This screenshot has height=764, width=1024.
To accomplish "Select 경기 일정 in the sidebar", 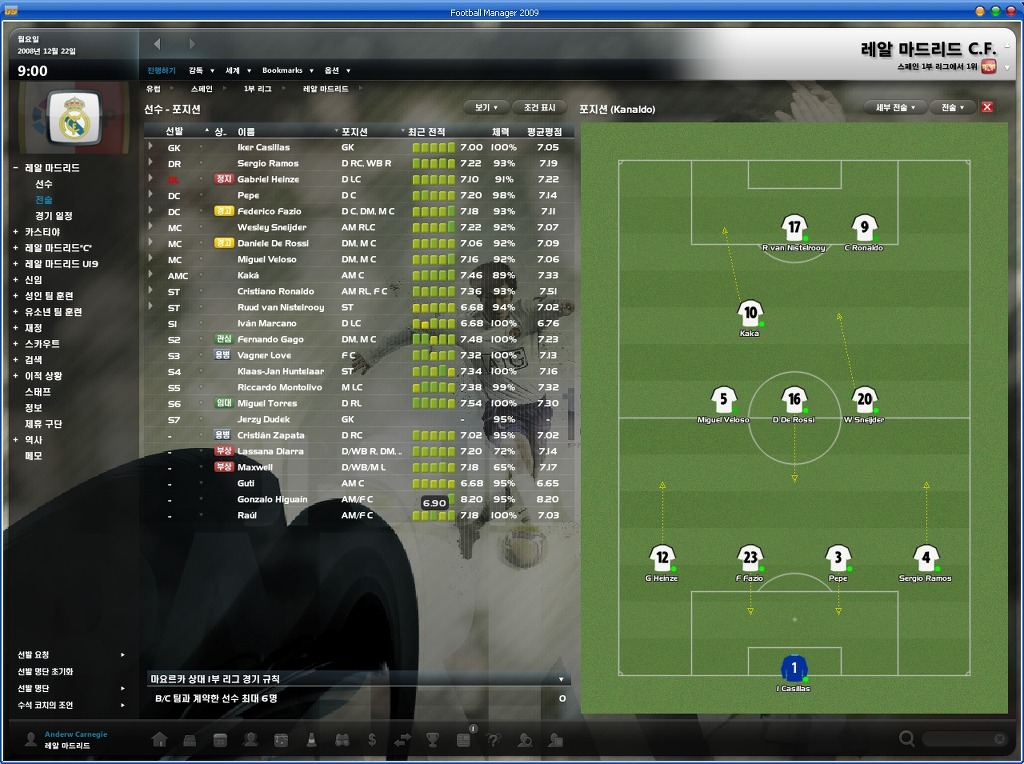I will [54, 216].
